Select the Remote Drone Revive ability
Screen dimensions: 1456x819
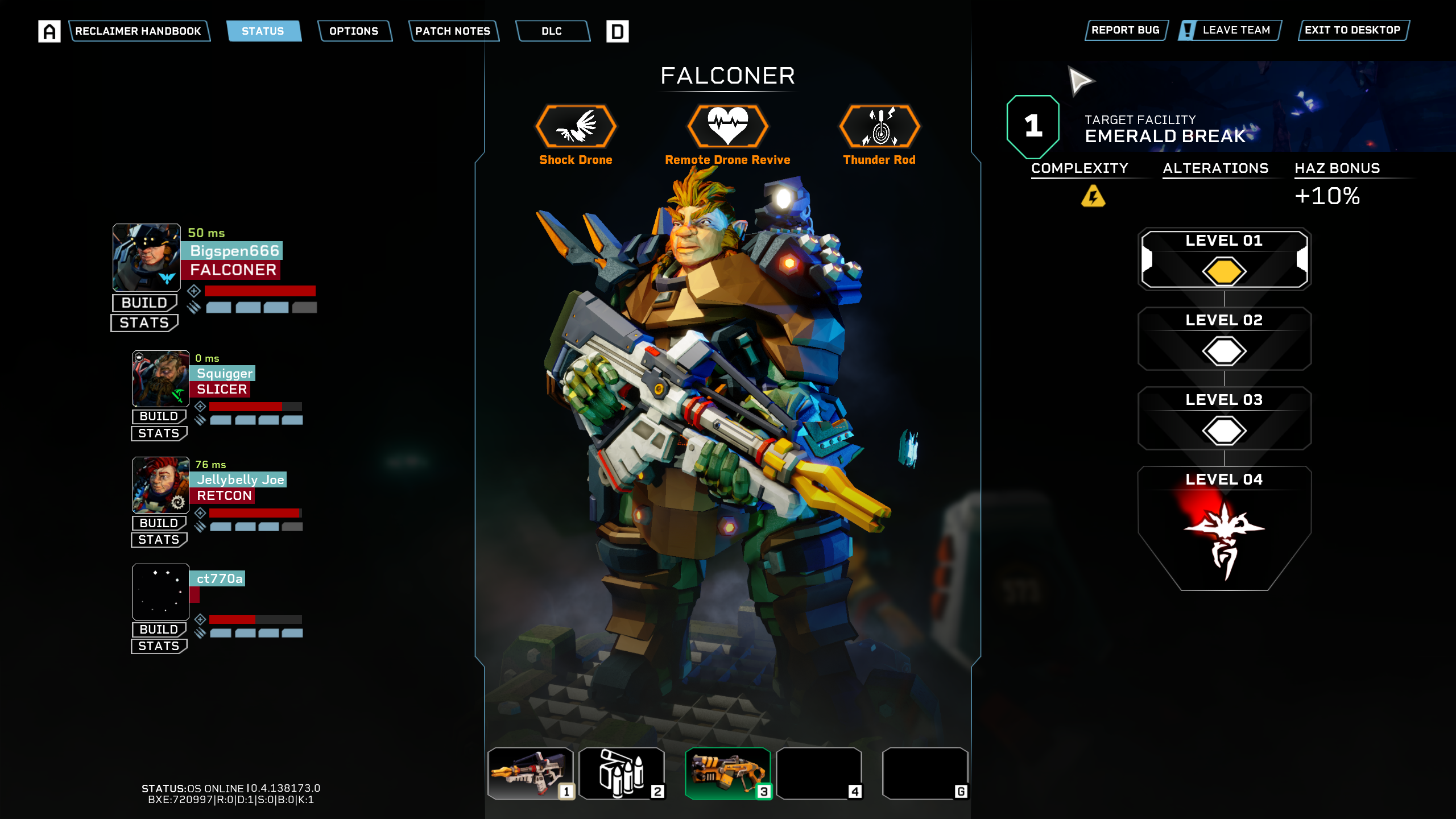click(727, 126)
